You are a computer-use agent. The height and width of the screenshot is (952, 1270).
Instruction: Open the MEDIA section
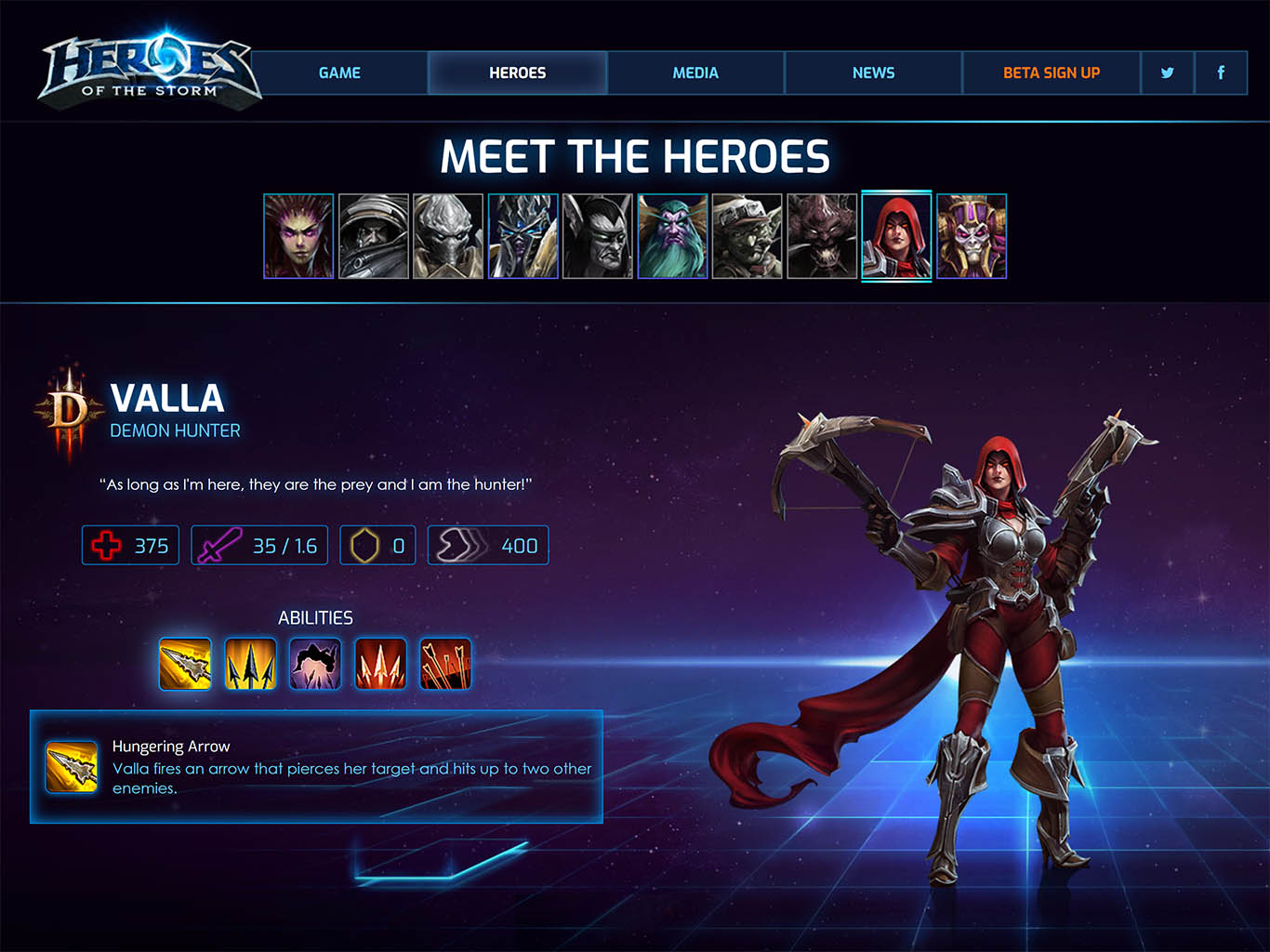click(695, 73)
